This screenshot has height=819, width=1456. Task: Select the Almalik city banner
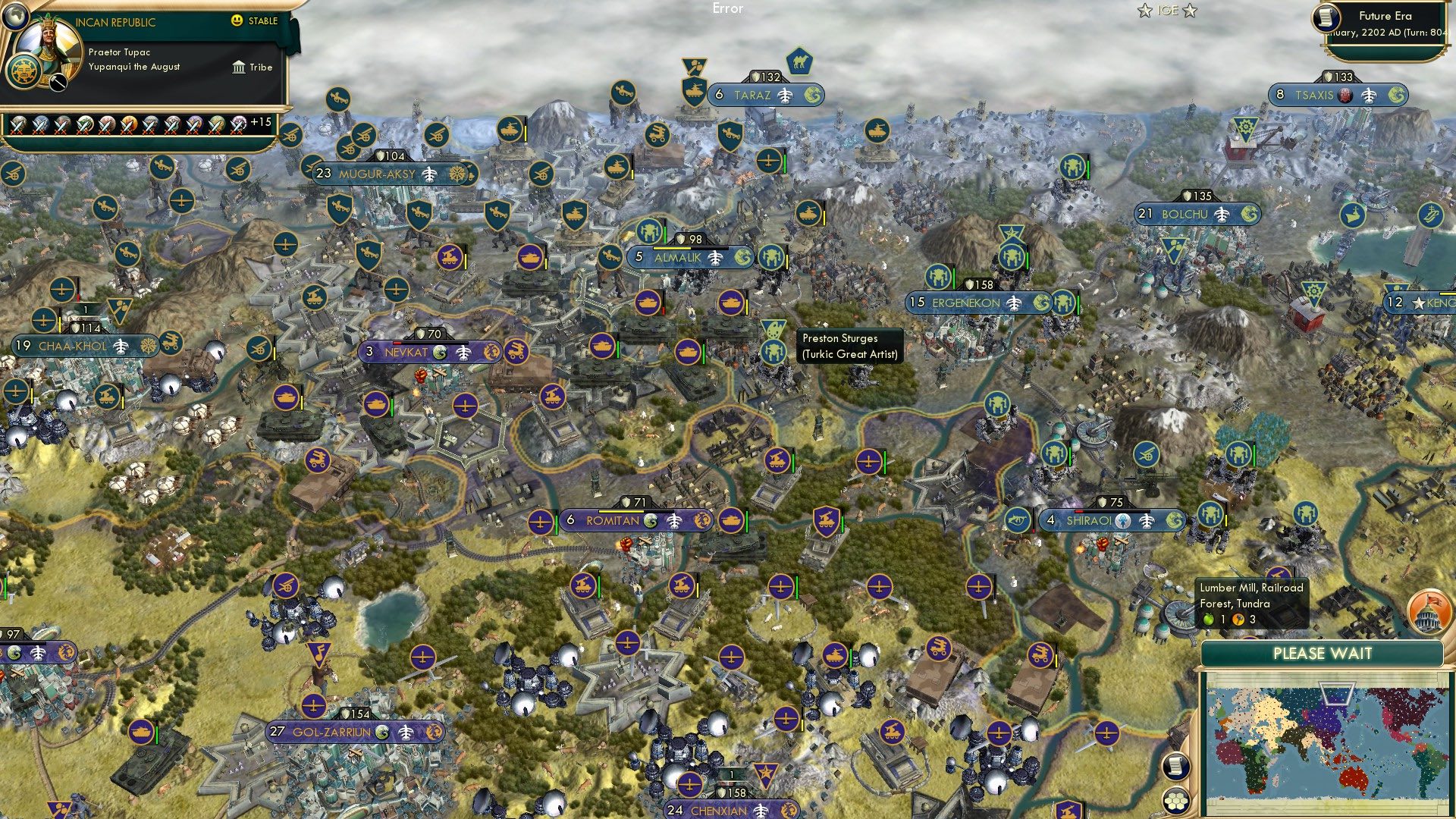click(678, 258)
